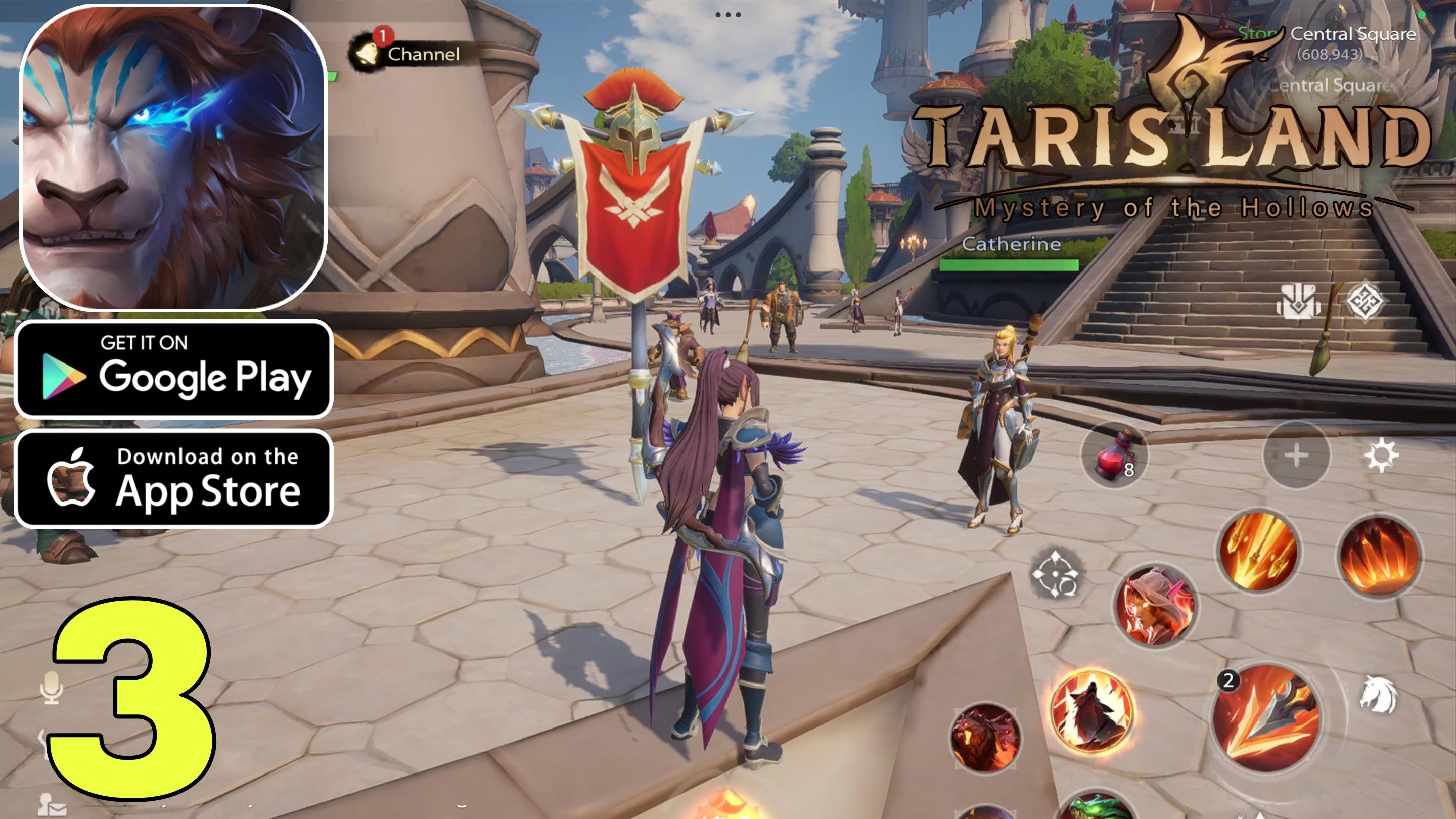
Task: Summon mount with the horse icon
Action: coord(1378,695)
